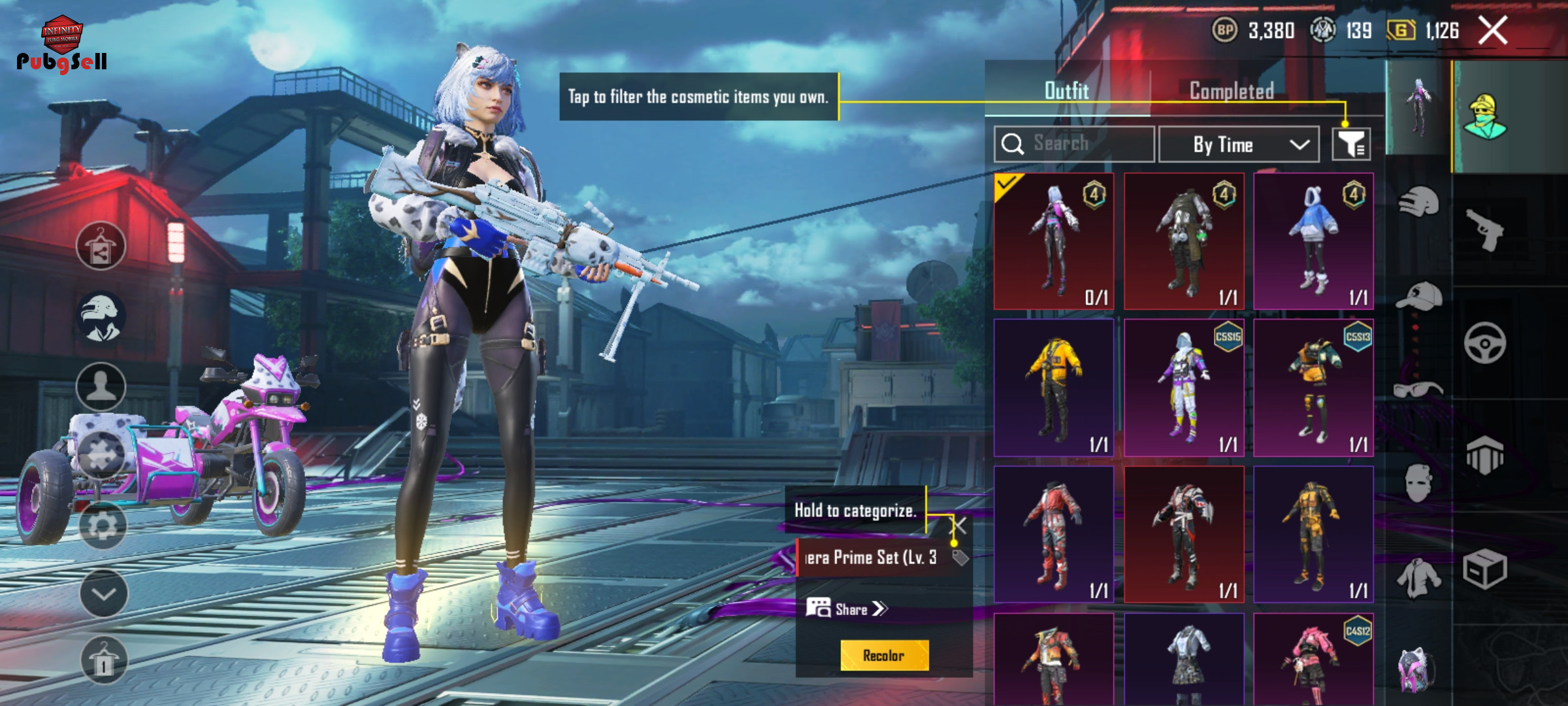The height and width of the screenshot is (706, 1568).
Task: Open the gear settings icon
Action: click(103, 525)
